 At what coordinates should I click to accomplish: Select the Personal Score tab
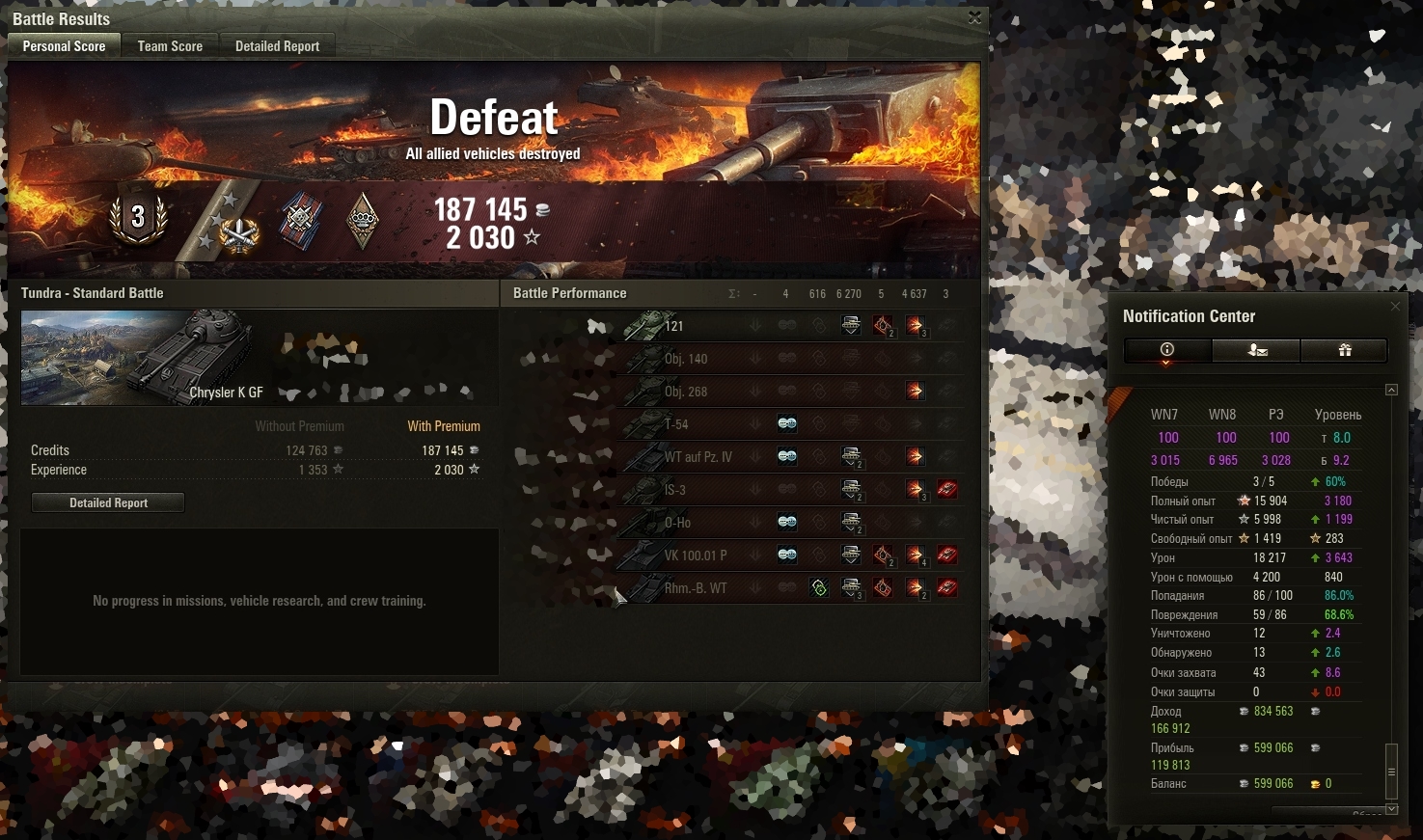pyautogui.click(x=64, y=46)
